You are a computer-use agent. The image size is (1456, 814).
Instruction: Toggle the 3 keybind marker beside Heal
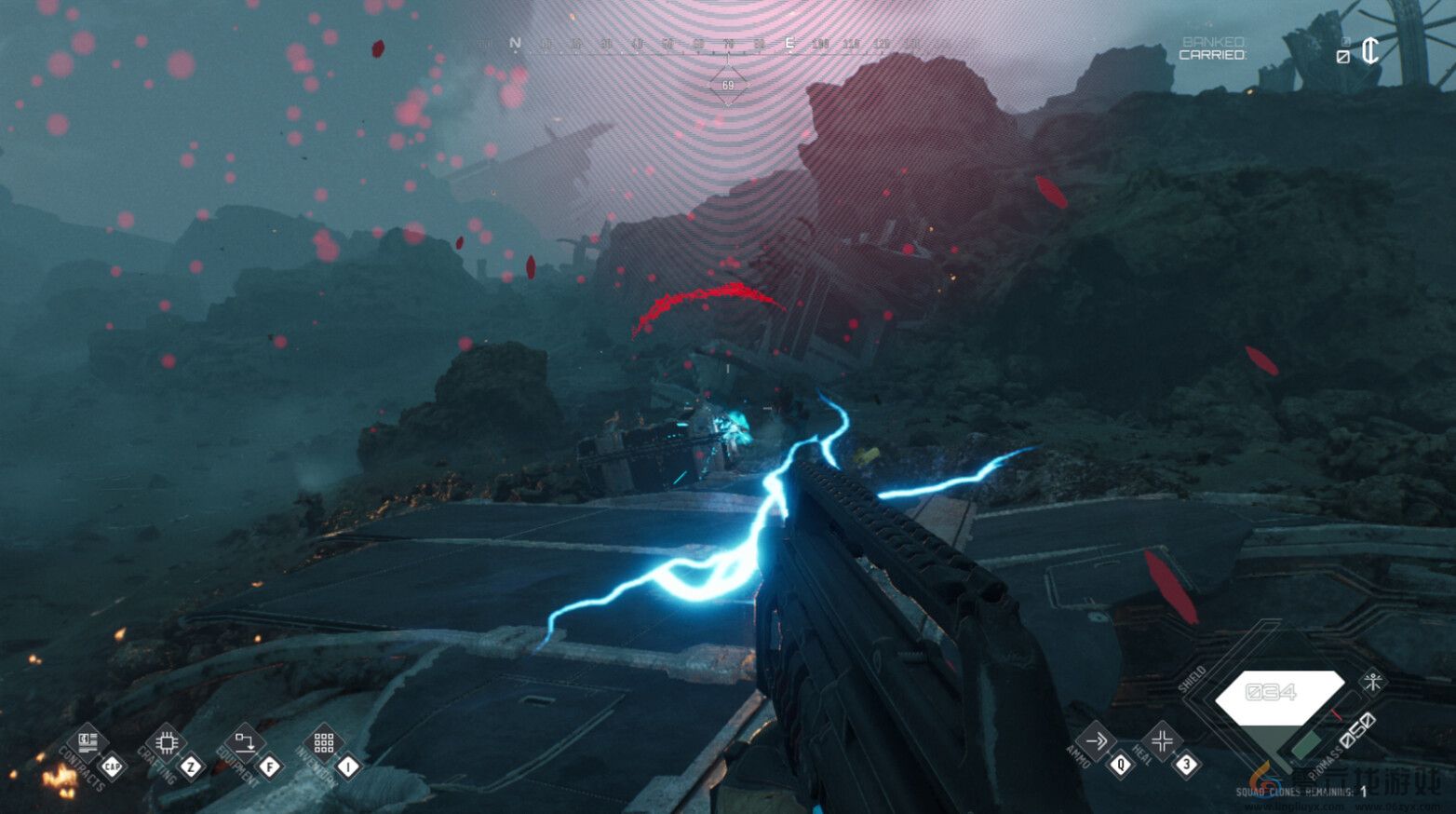pyautogui.click(x=1186, y=763)
